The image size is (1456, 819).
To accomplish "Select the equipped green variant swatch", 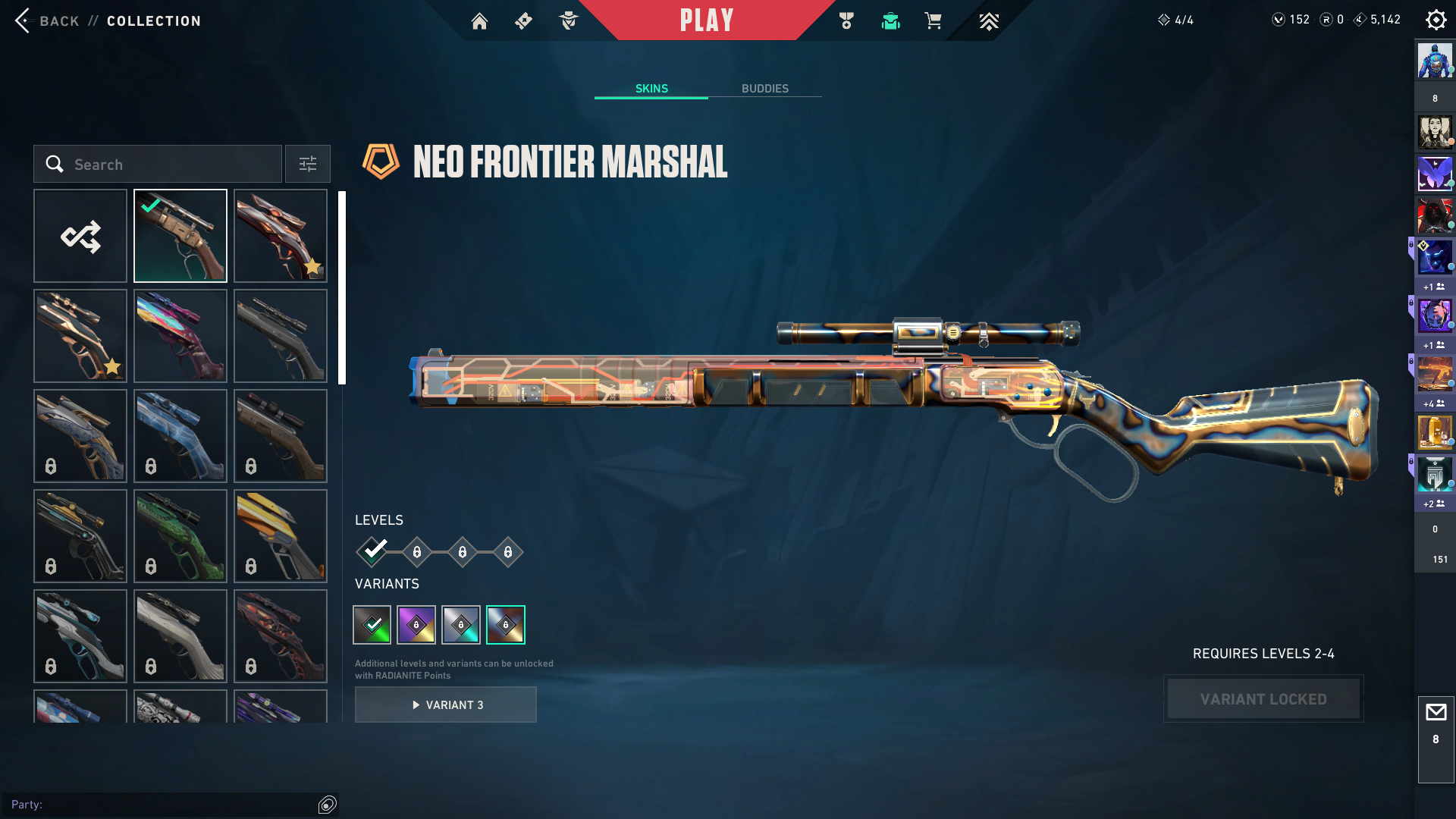I will (x=372, y=625).
